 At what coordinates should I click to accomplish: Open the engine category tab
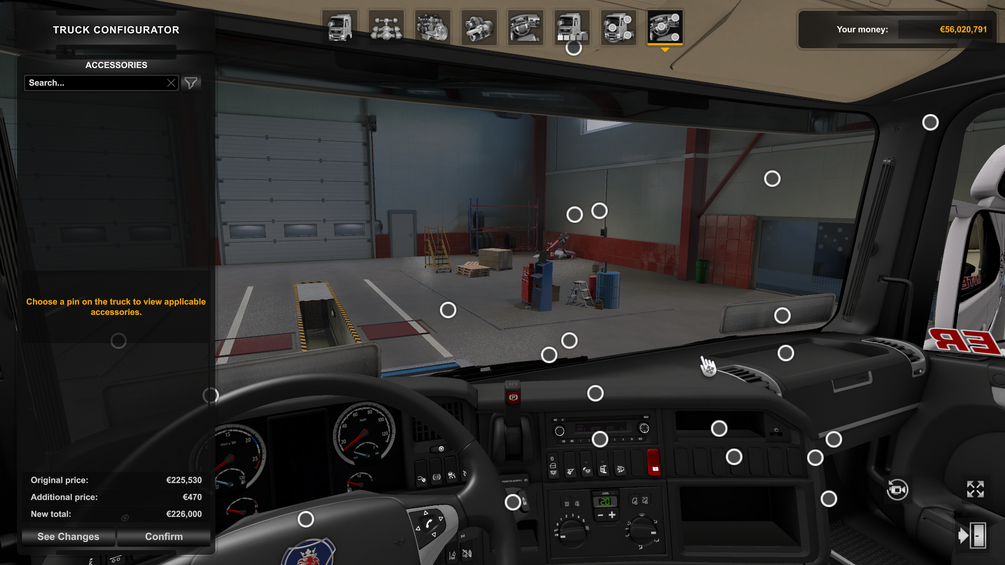click(x=432, y=27)
